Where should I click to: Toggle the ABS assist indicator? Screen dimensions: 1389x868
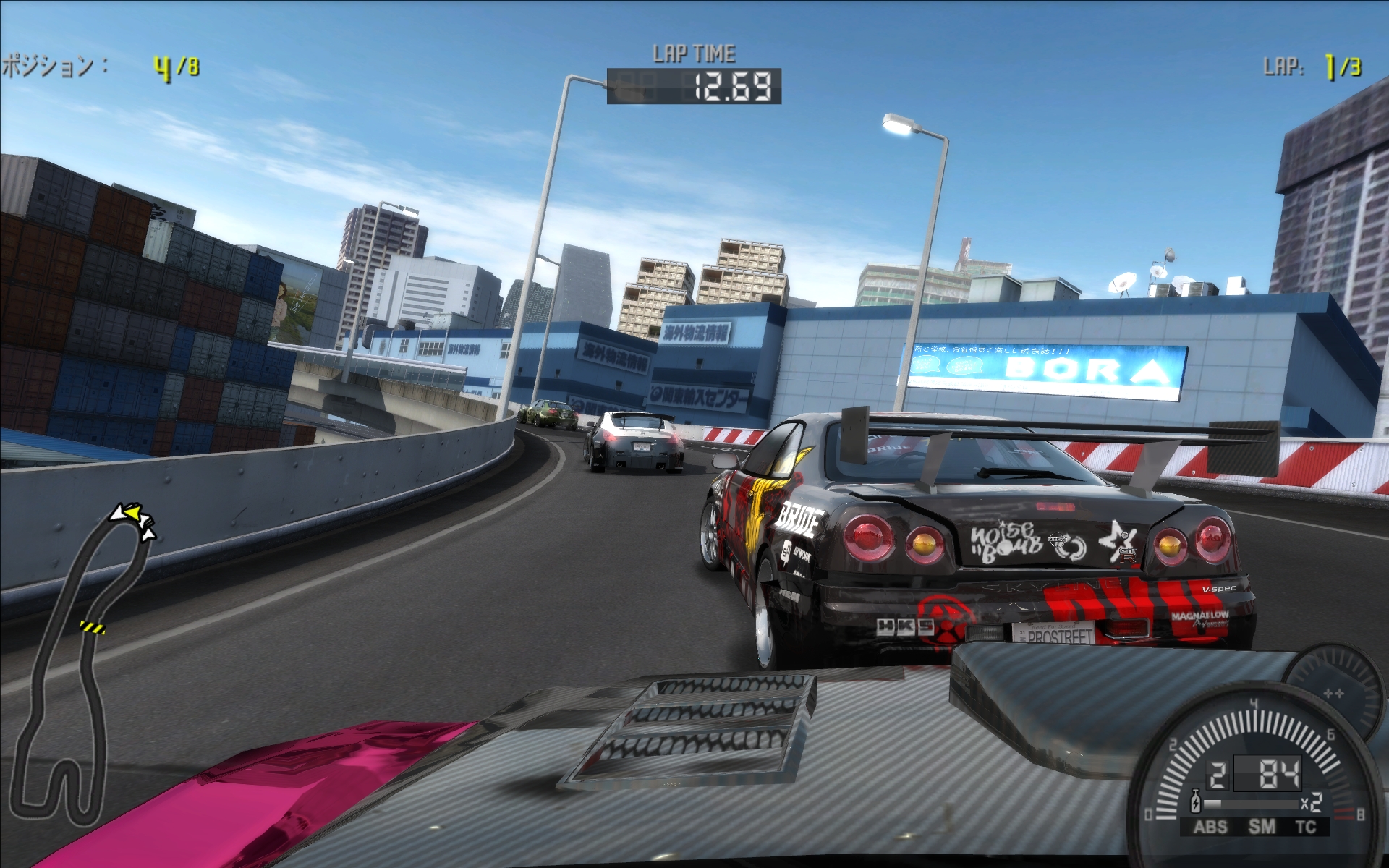[1210, 827]
